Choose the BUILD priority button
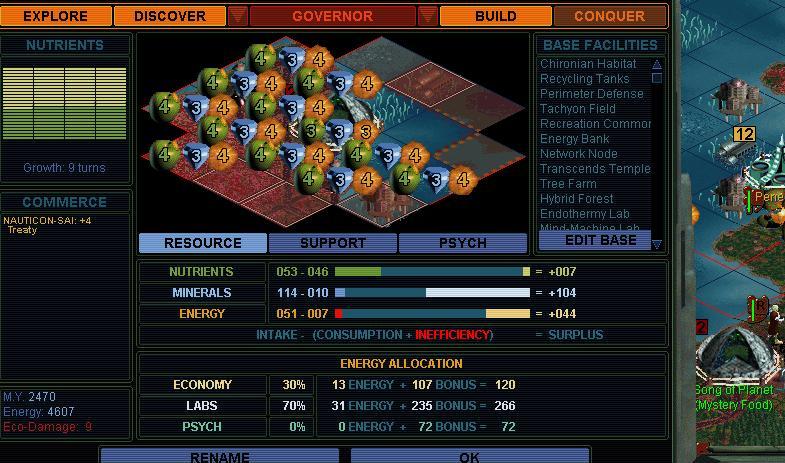The width and height of the screenshot is (785, 463). (495, 16)
